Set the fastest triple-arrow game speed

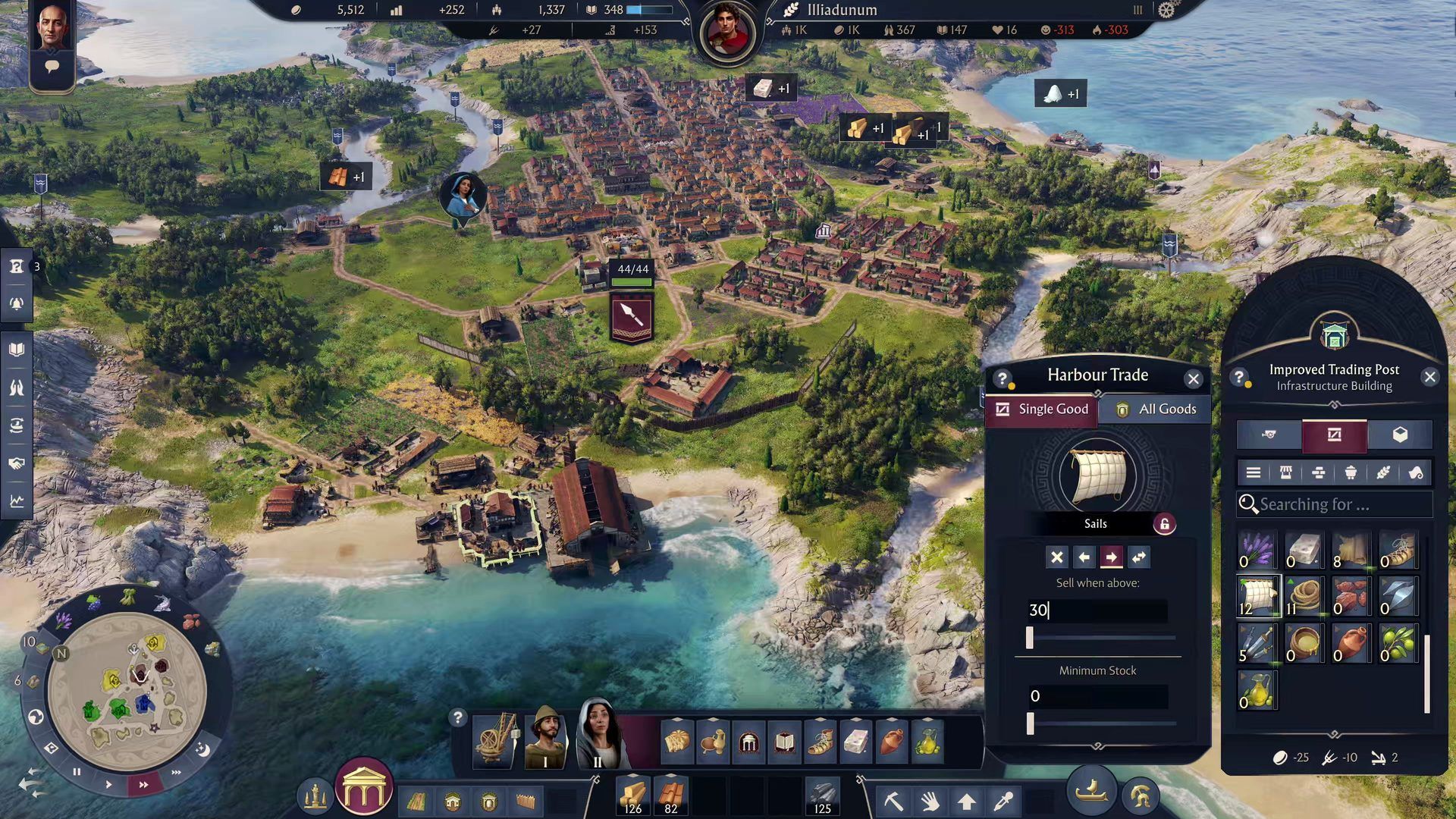[177, 773]
